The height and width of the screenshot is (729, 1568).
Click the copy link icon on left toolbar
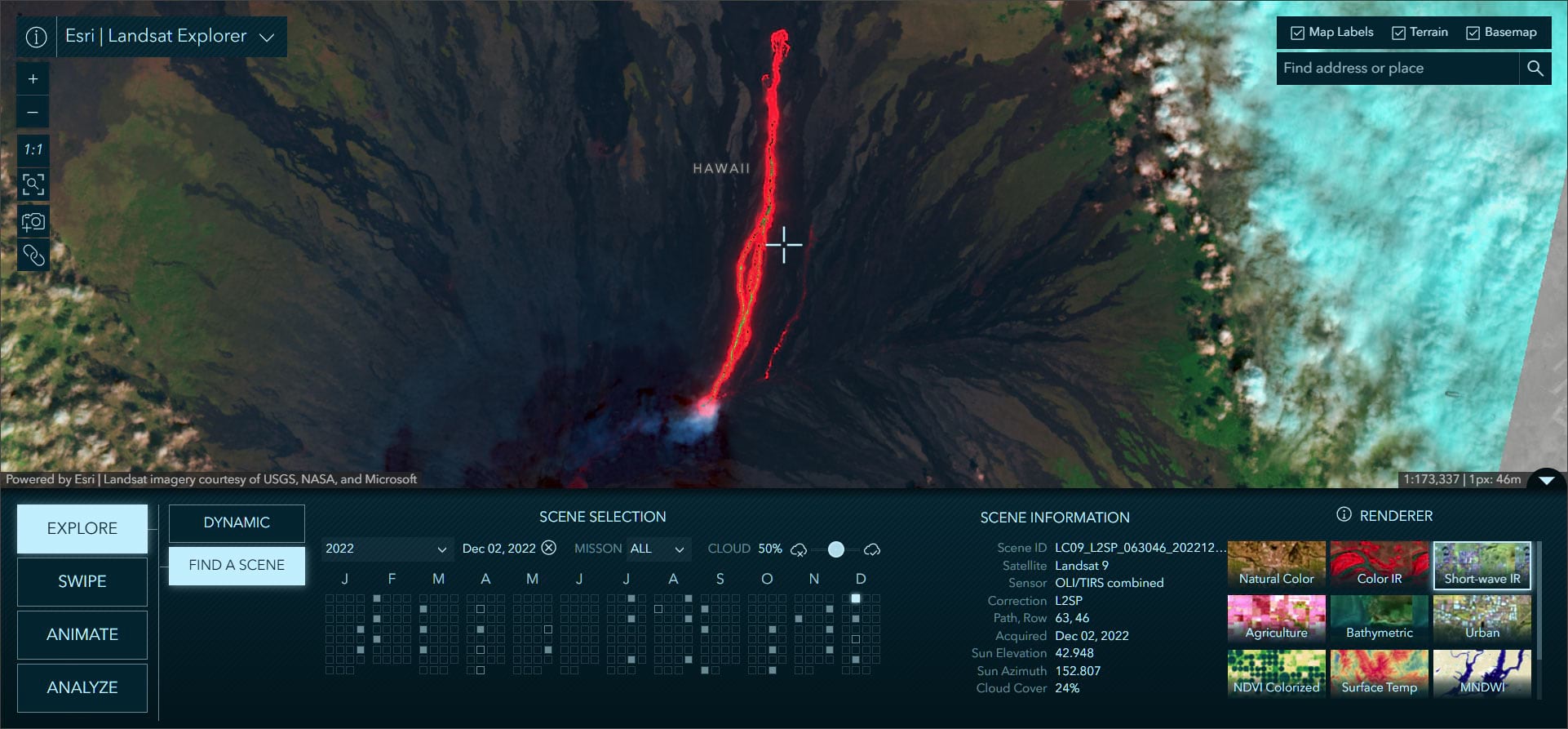click(x=33, y=255)
